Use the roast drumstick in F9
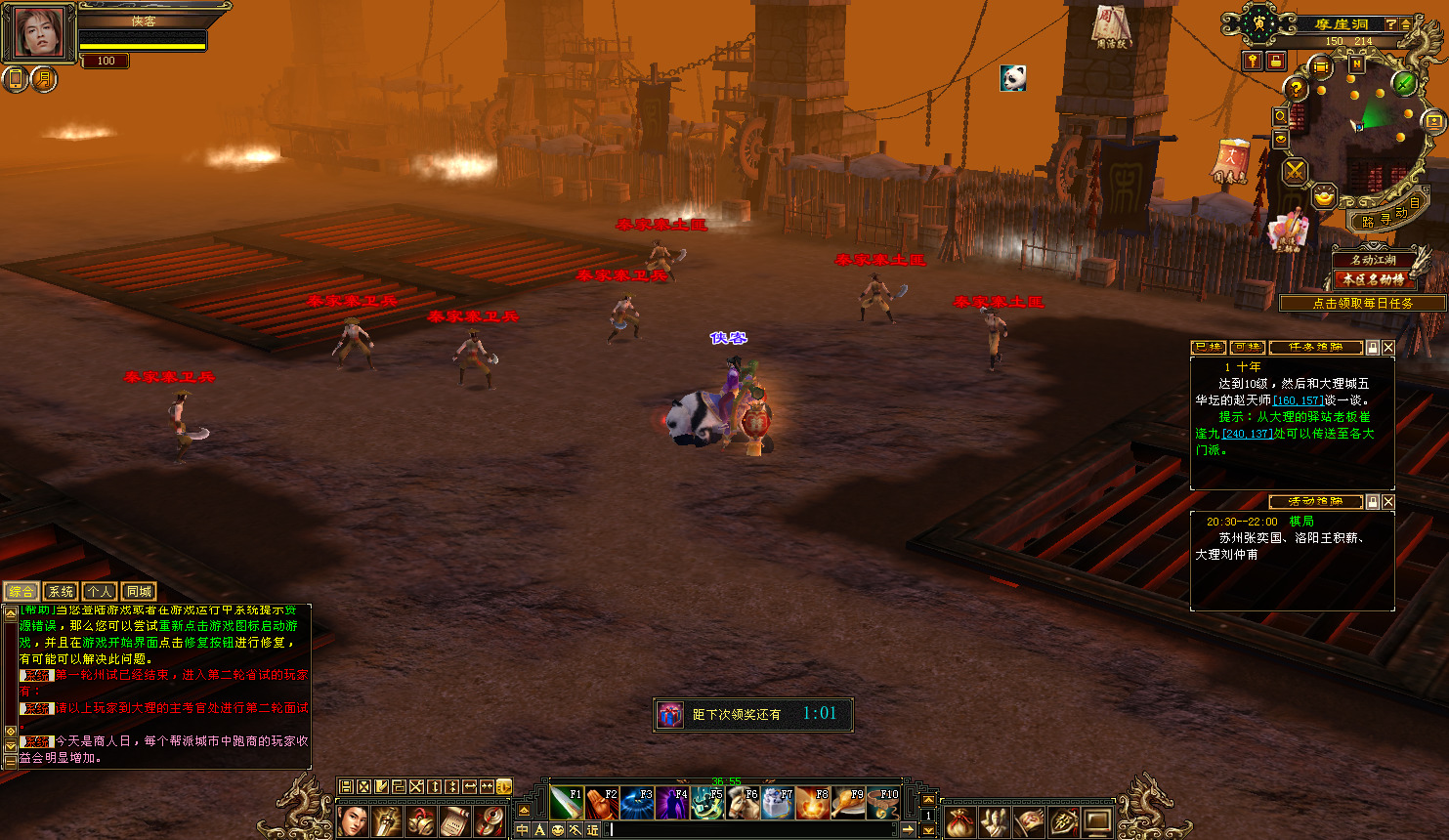 [848, 804]
